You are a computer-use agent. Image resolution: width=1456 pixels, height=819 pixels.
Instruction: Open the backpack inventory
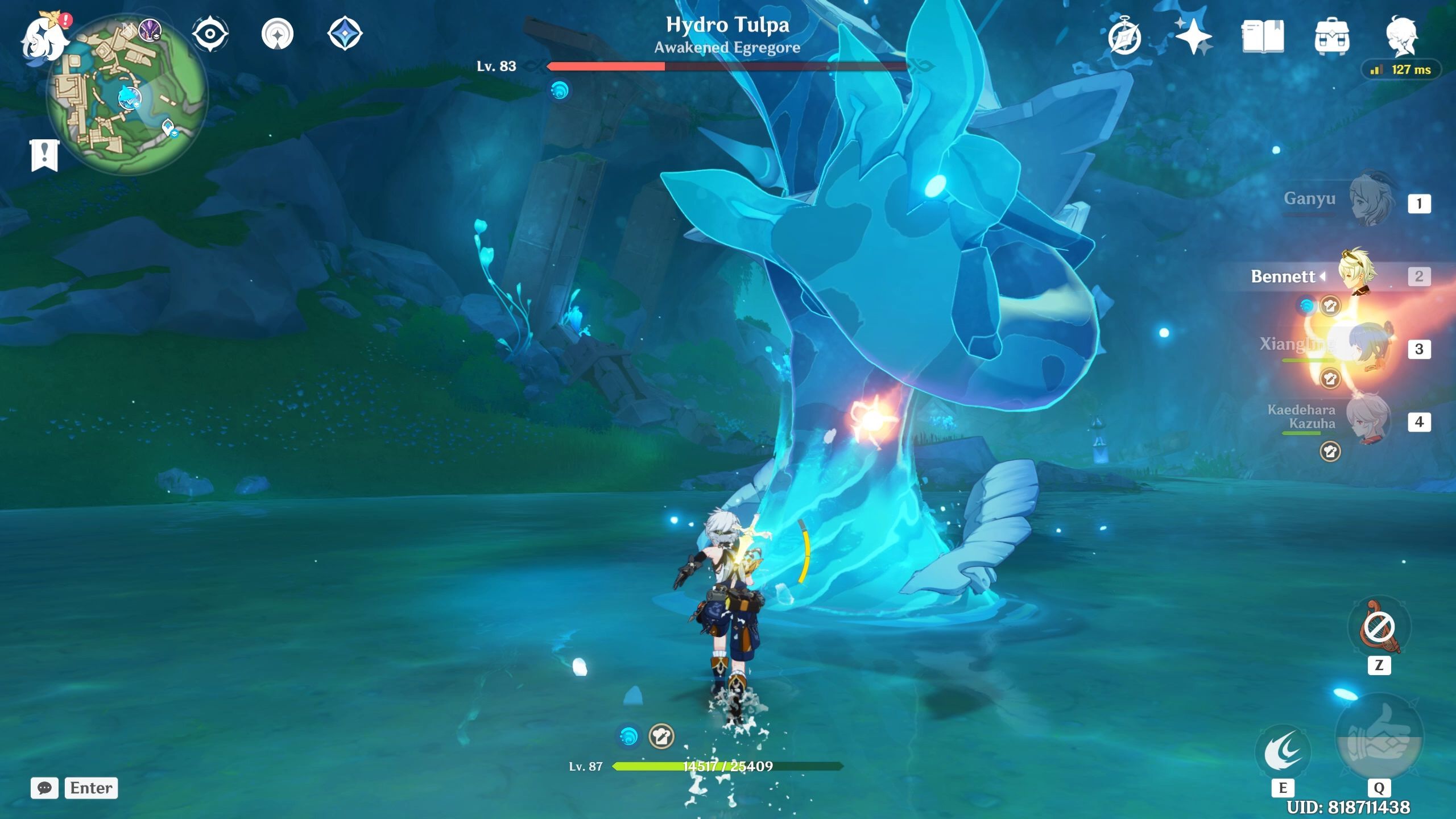coord(1331,38)
